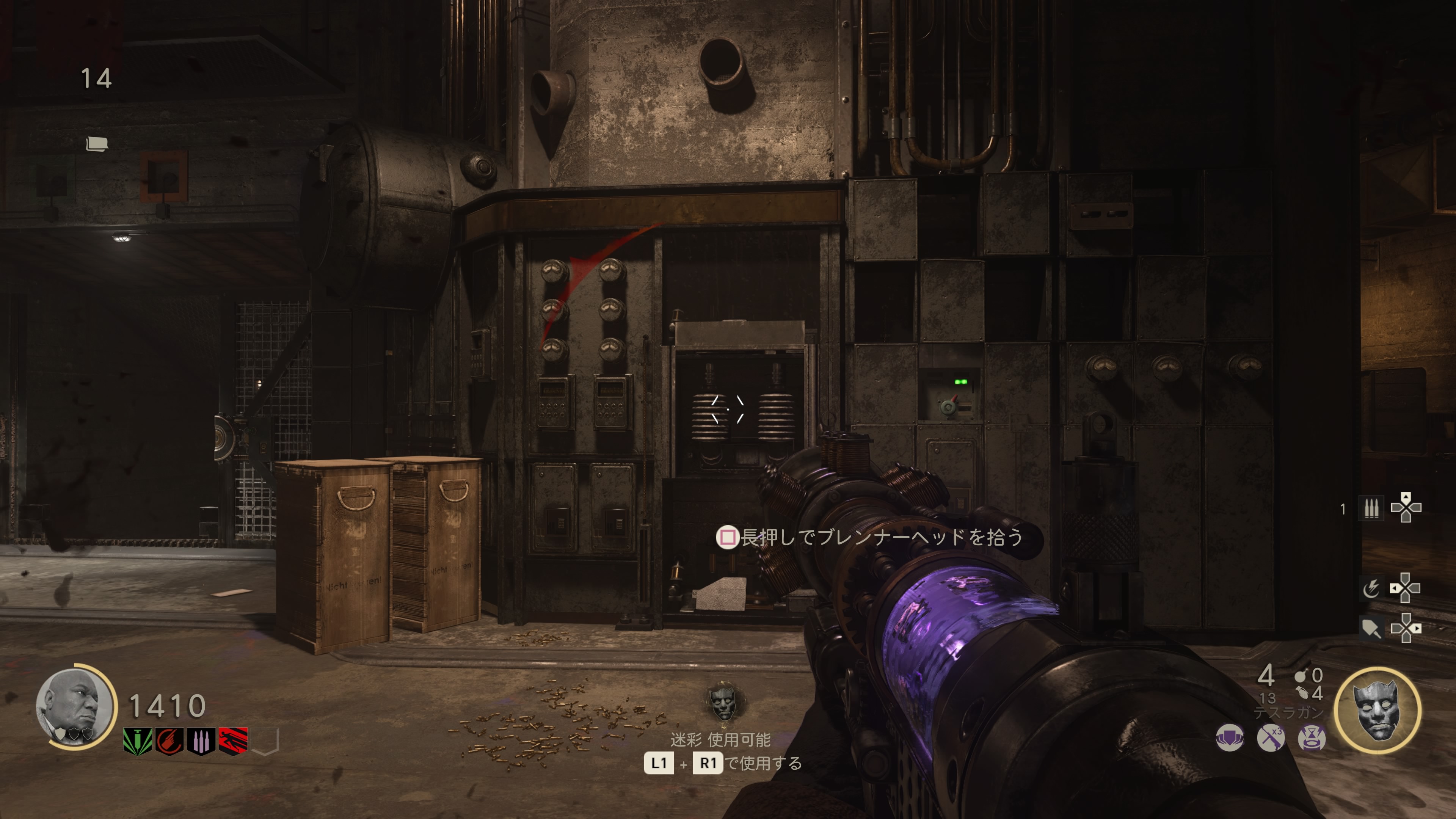Screen dimensions: 1456x819
Task: Select the shovel consumable slot
Action: click(1371, 628)
